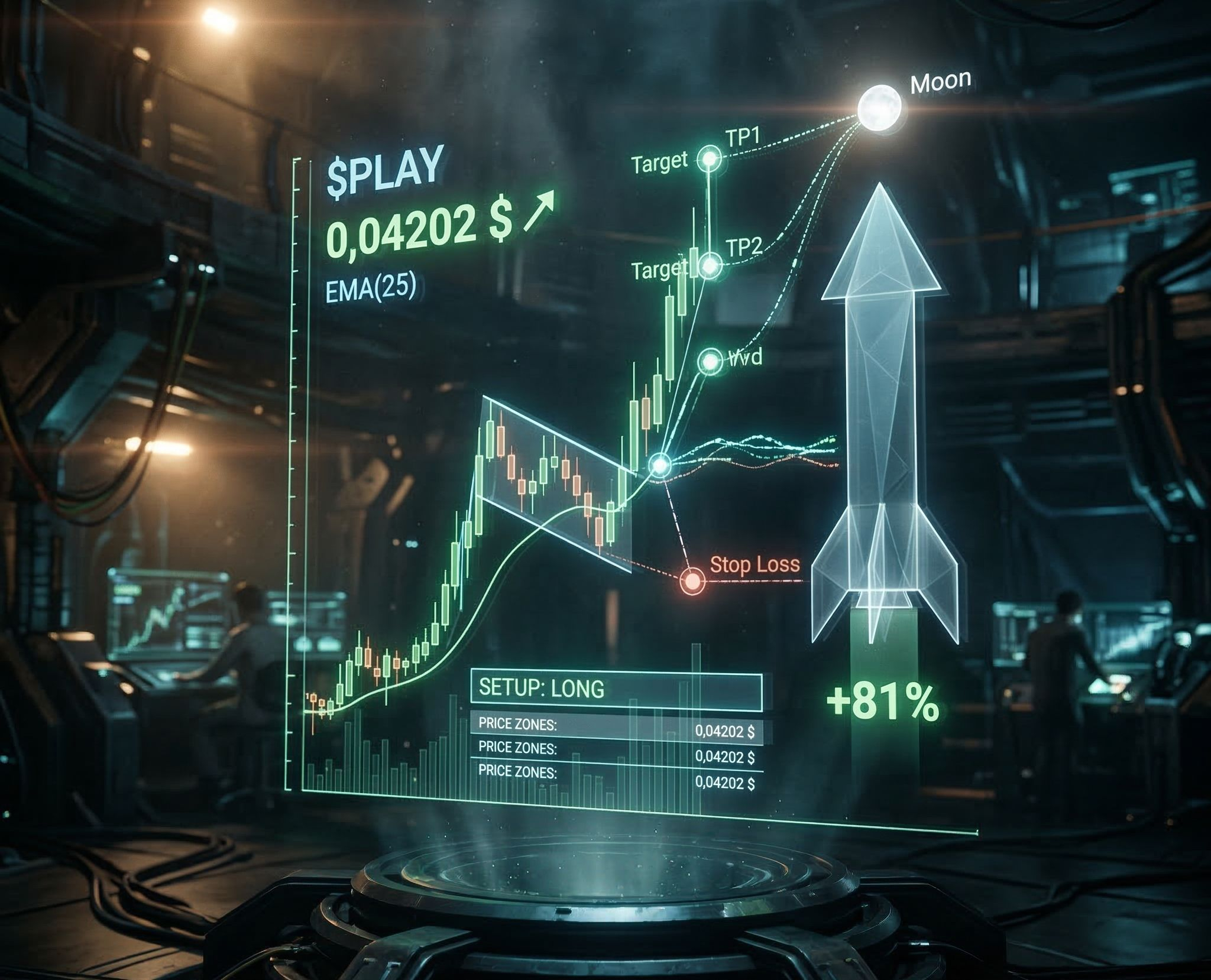Toggle the EMA(25) indicator label
The width and height of the screenshot is (1211, 980).
point(371,290)
